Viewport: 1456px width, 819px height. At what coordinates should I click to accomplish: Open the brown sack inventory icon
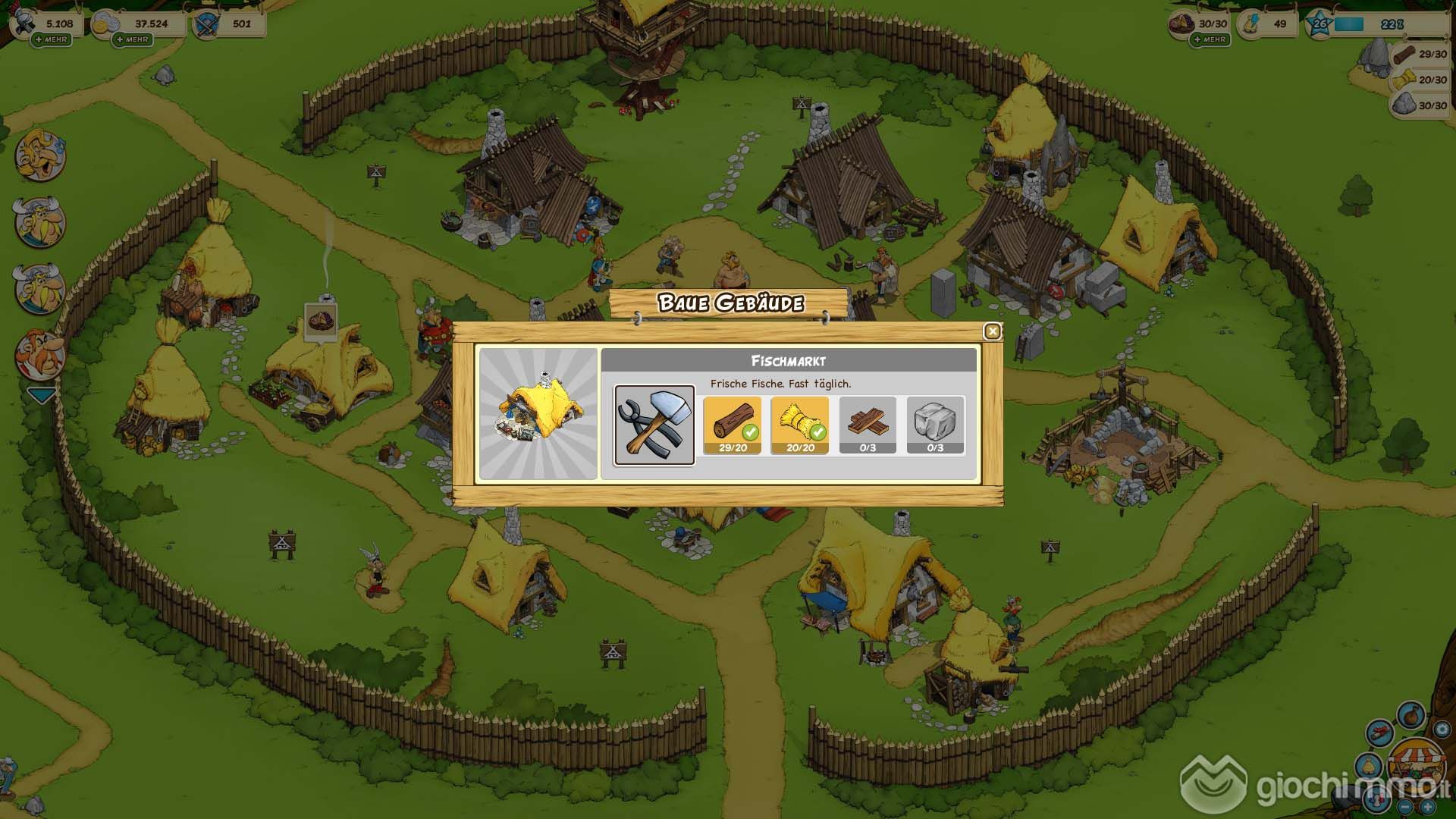1410,715
